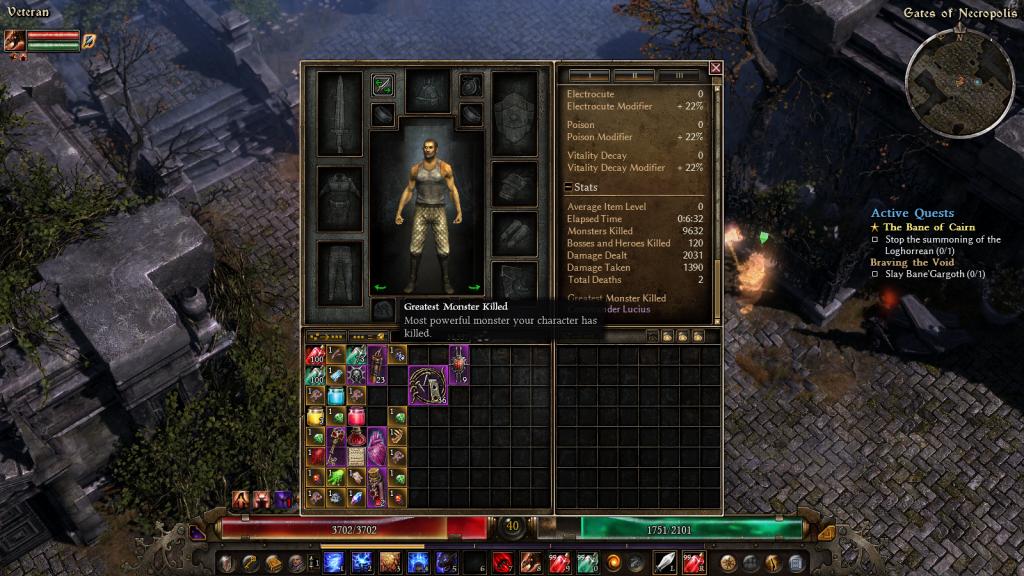
Task: Select the empty sword weapon slot
Action: pyautogui.click(x=339, y=113)
